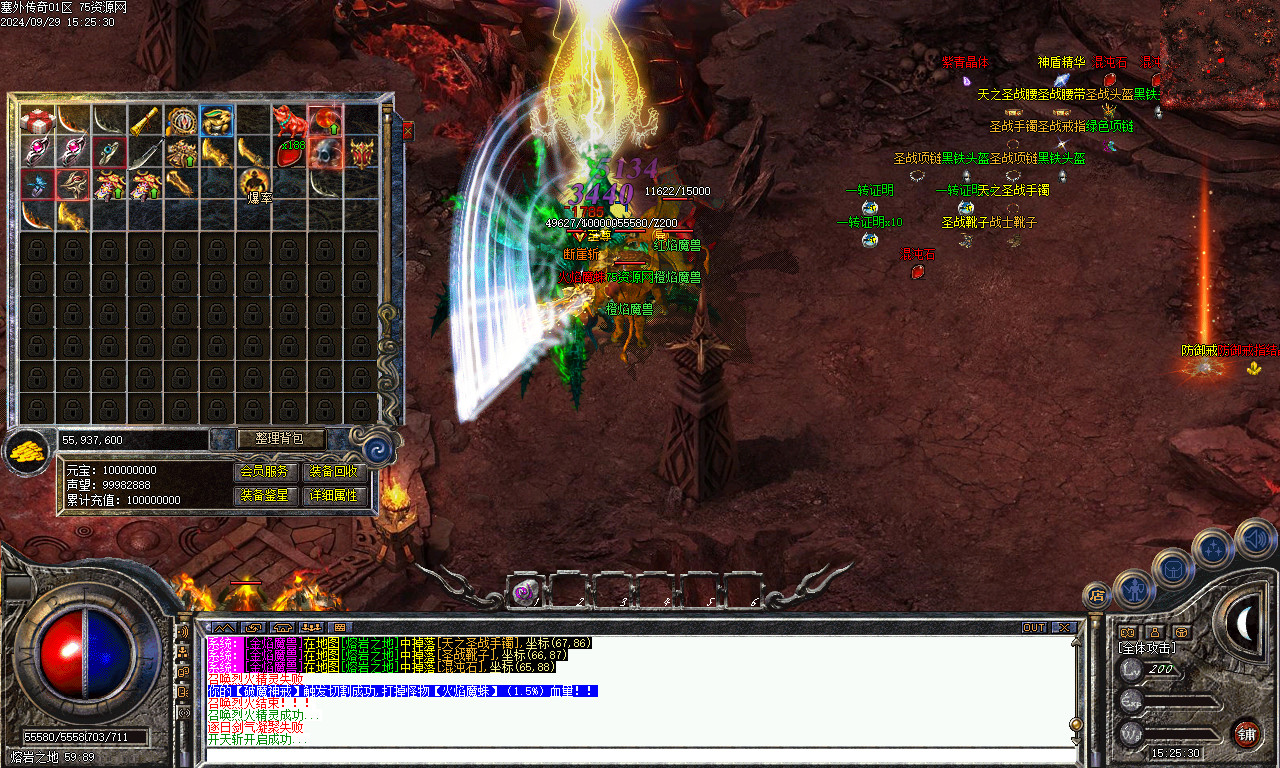Select the red item stack marked x188

[290, 153]
